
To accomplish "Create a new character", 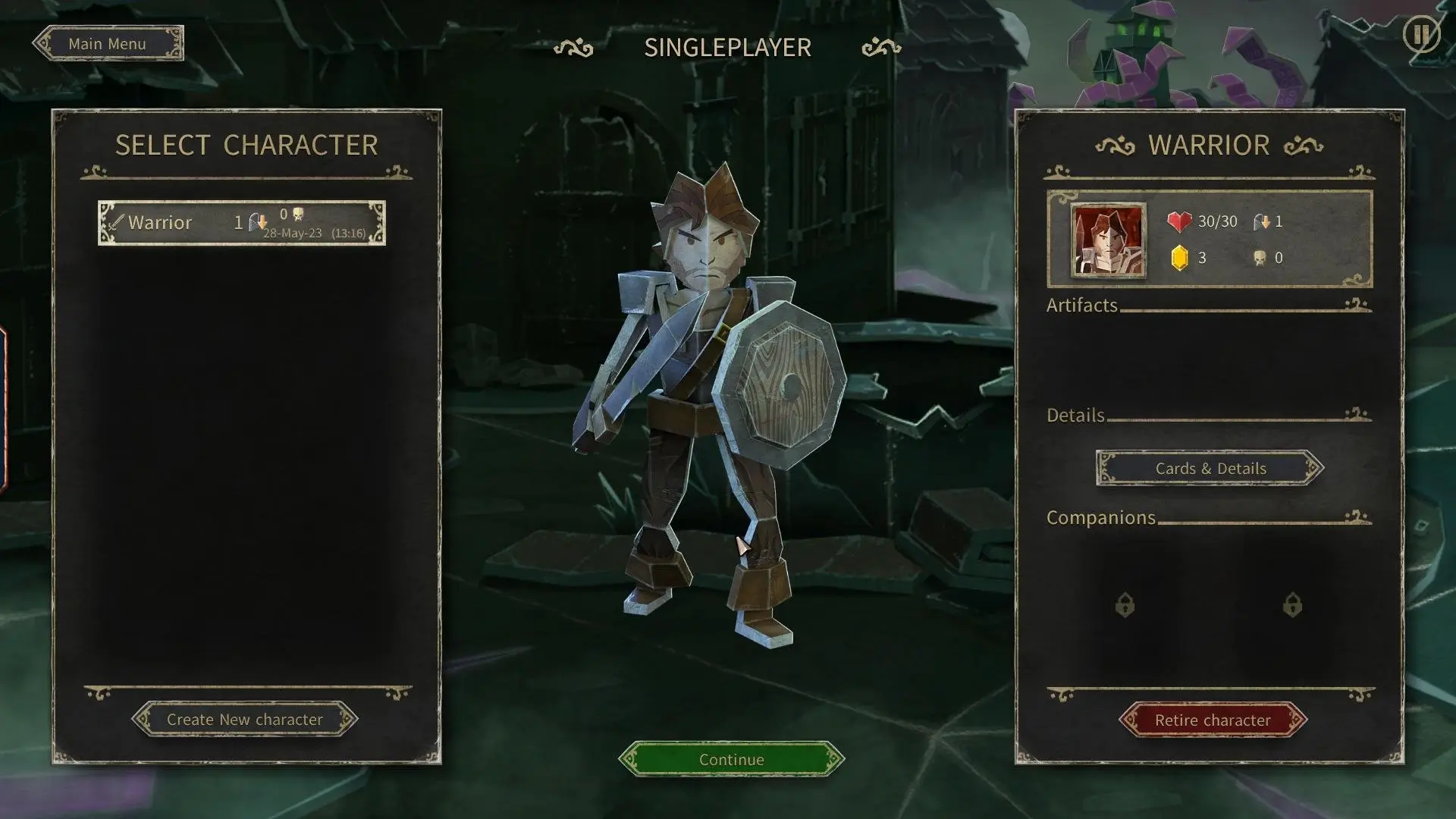I will [244, 719].
